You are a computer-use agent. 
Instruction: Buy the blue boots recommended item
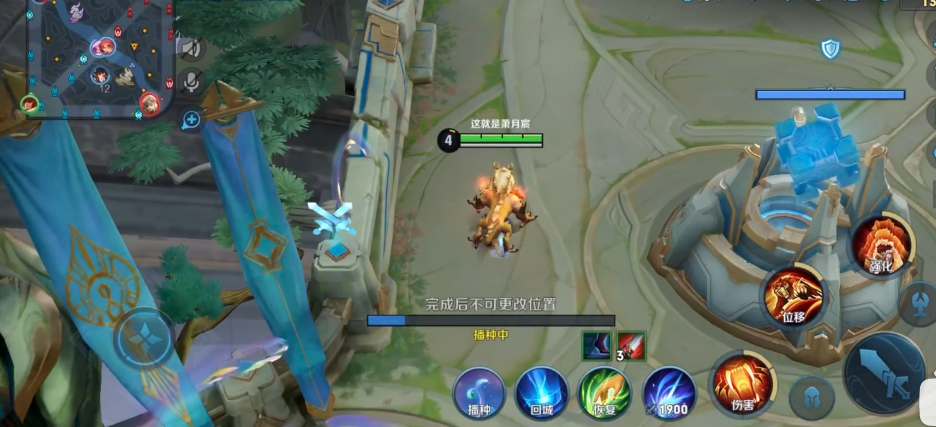(597, 346)
